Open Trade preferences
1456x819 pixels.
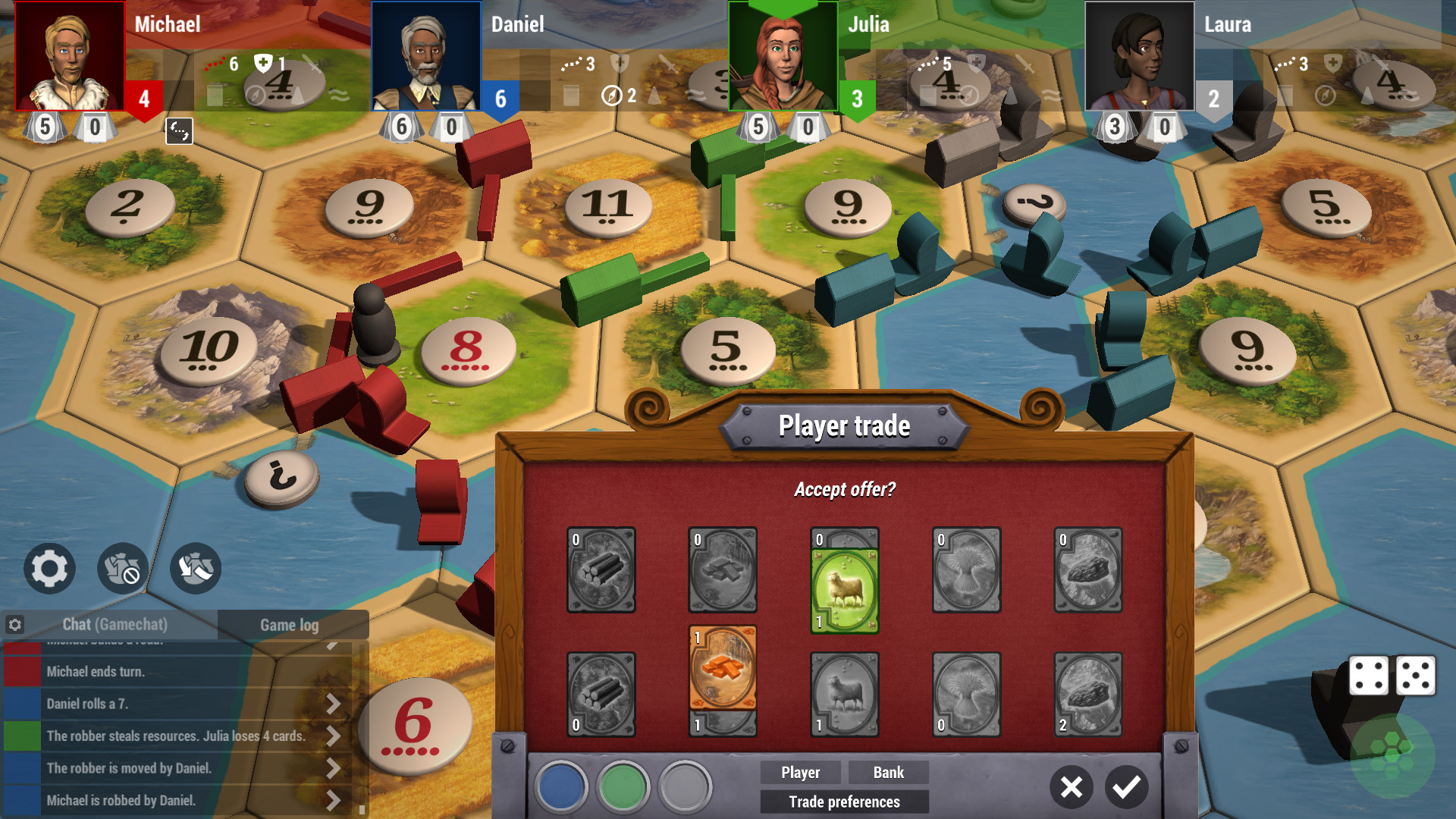pos(844,802)
